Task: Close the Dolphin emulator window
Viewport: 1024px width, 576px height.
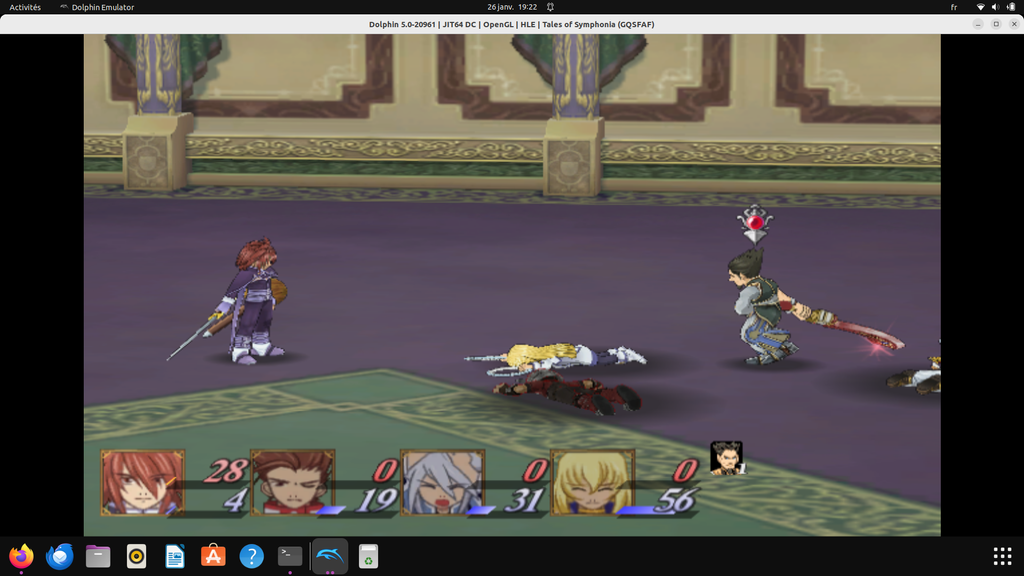Action: pos(1012,24)
